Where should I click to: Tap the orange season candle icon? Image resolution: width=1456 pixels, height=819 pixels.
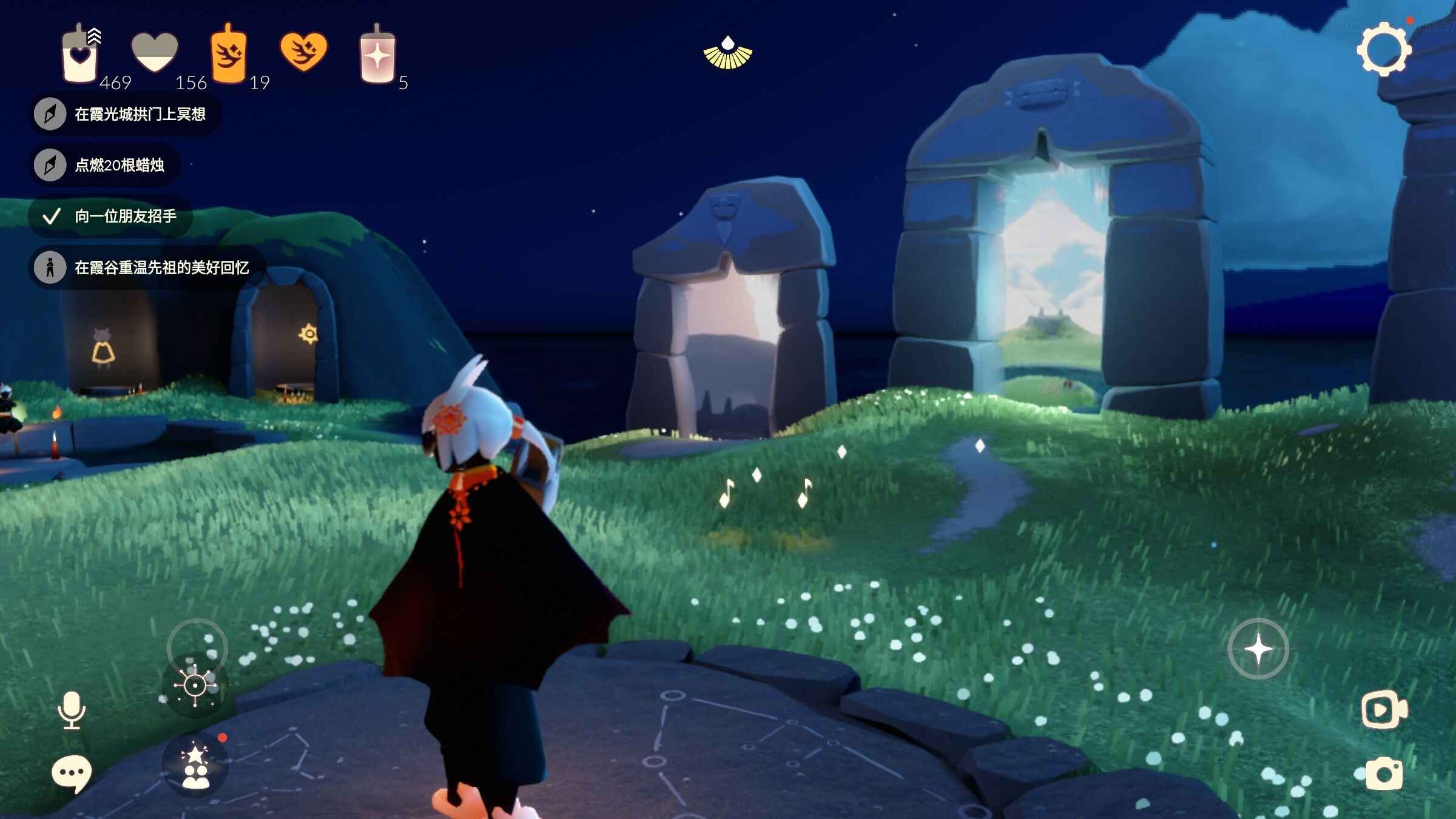pos(228,55)
